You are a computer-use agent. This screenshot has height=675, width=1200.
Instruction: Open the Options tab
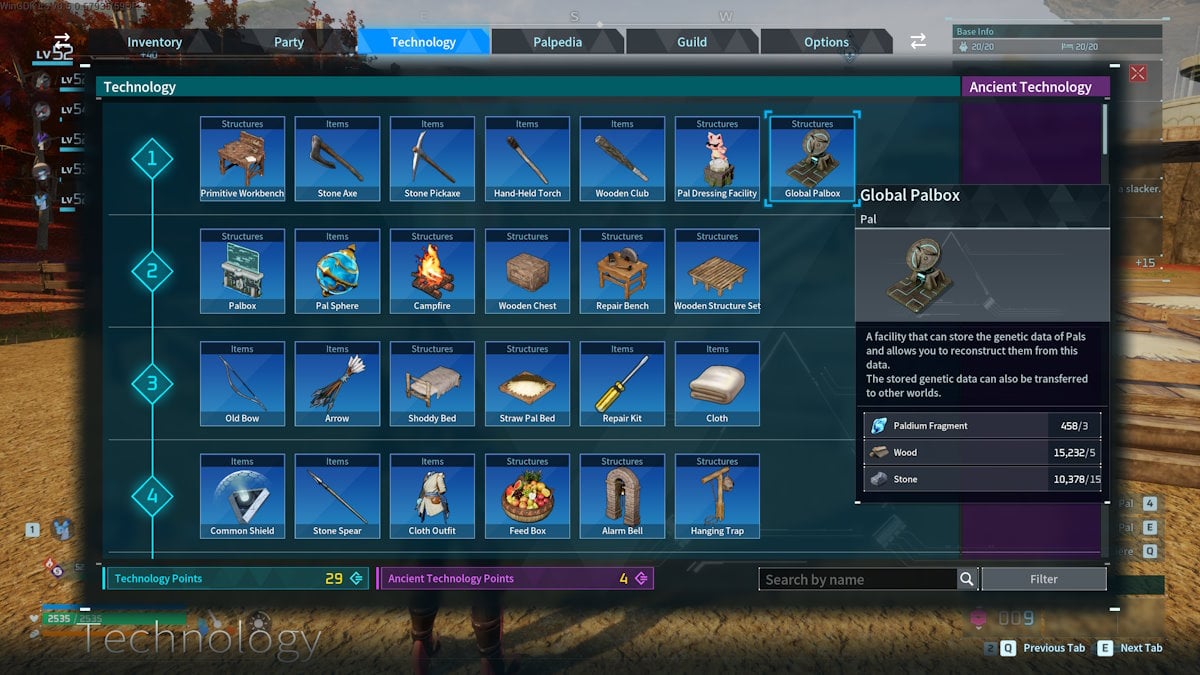tap(826, 42)
